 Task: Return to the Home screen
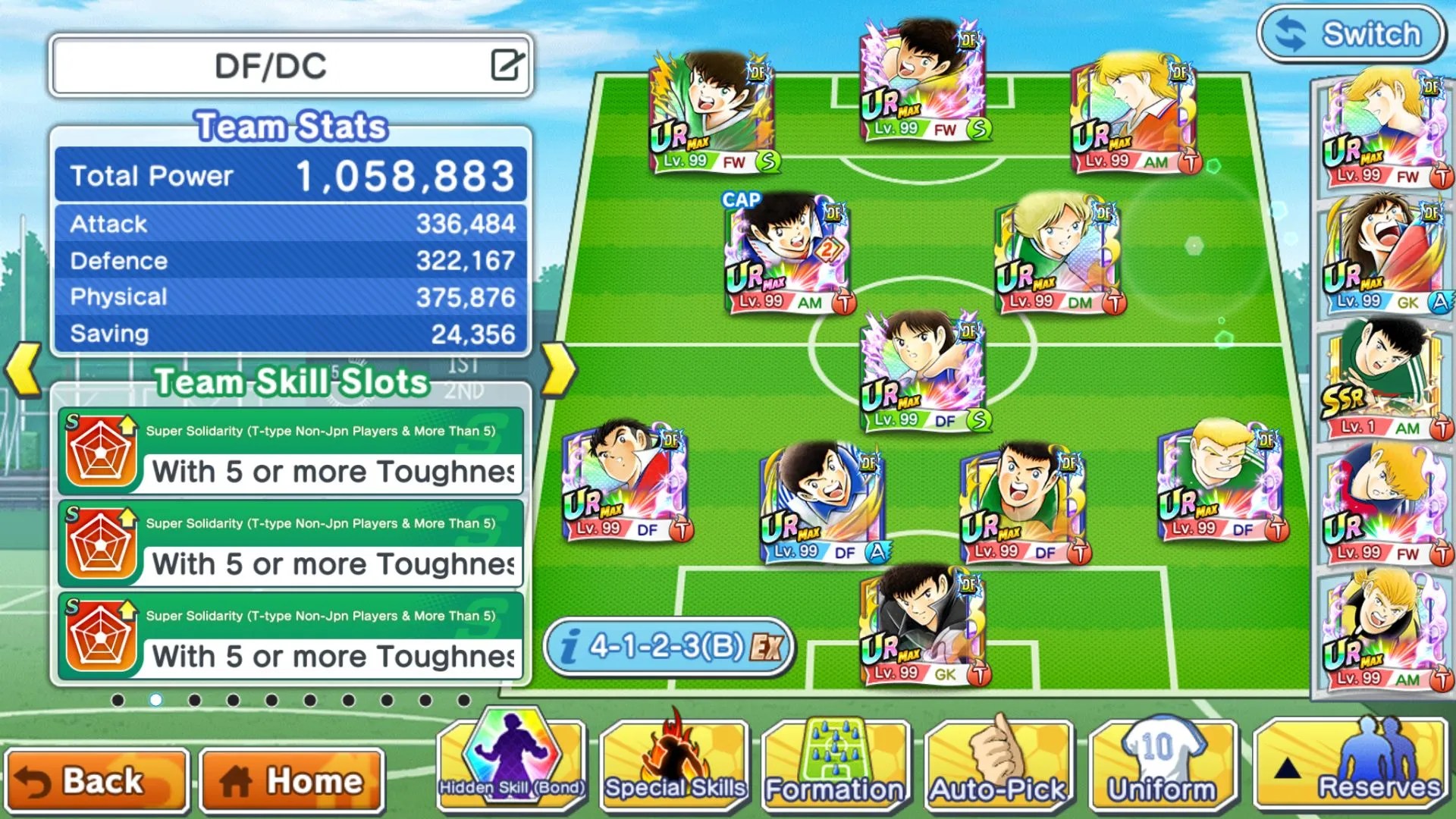click(293, 781)
